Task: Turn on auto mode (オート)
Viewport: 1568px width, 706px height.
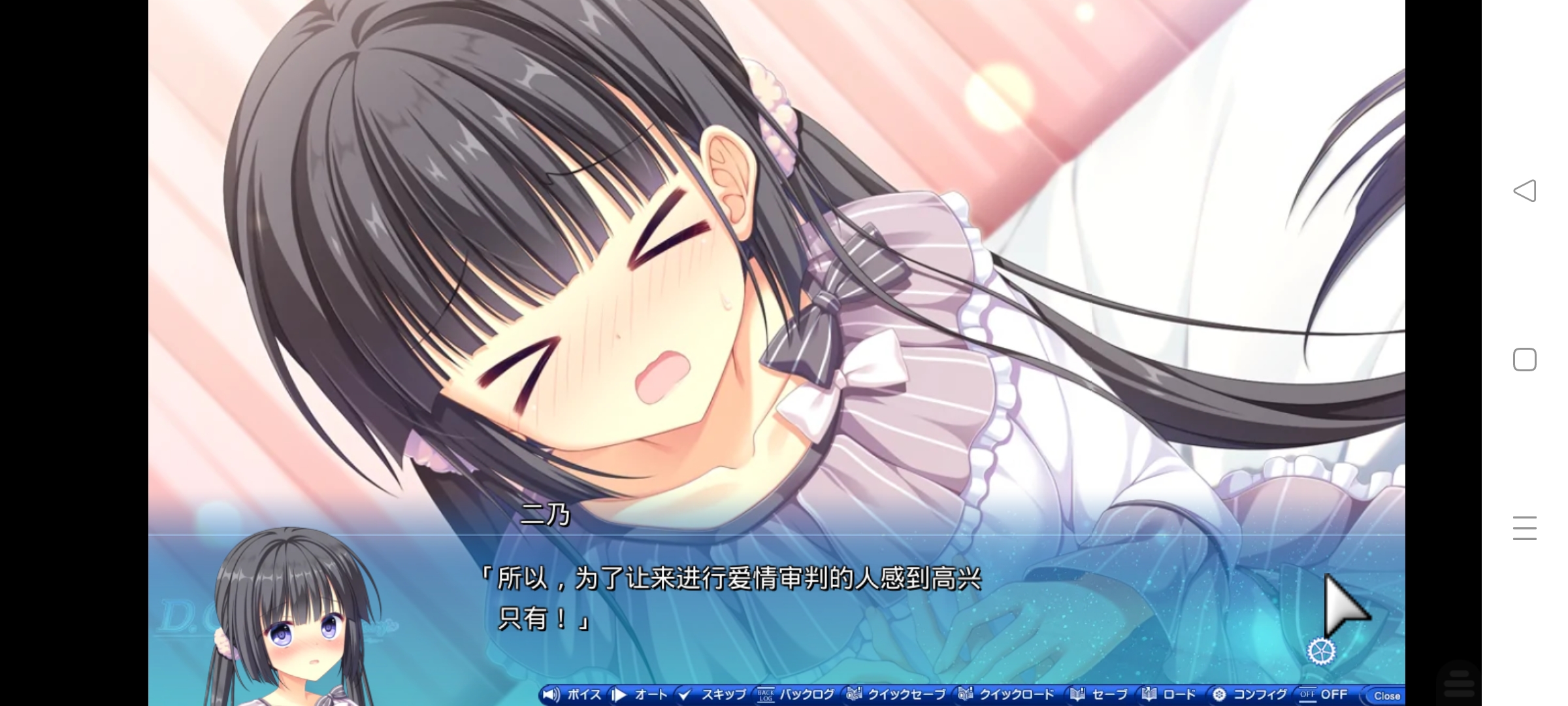Action: tap(642, 694)
